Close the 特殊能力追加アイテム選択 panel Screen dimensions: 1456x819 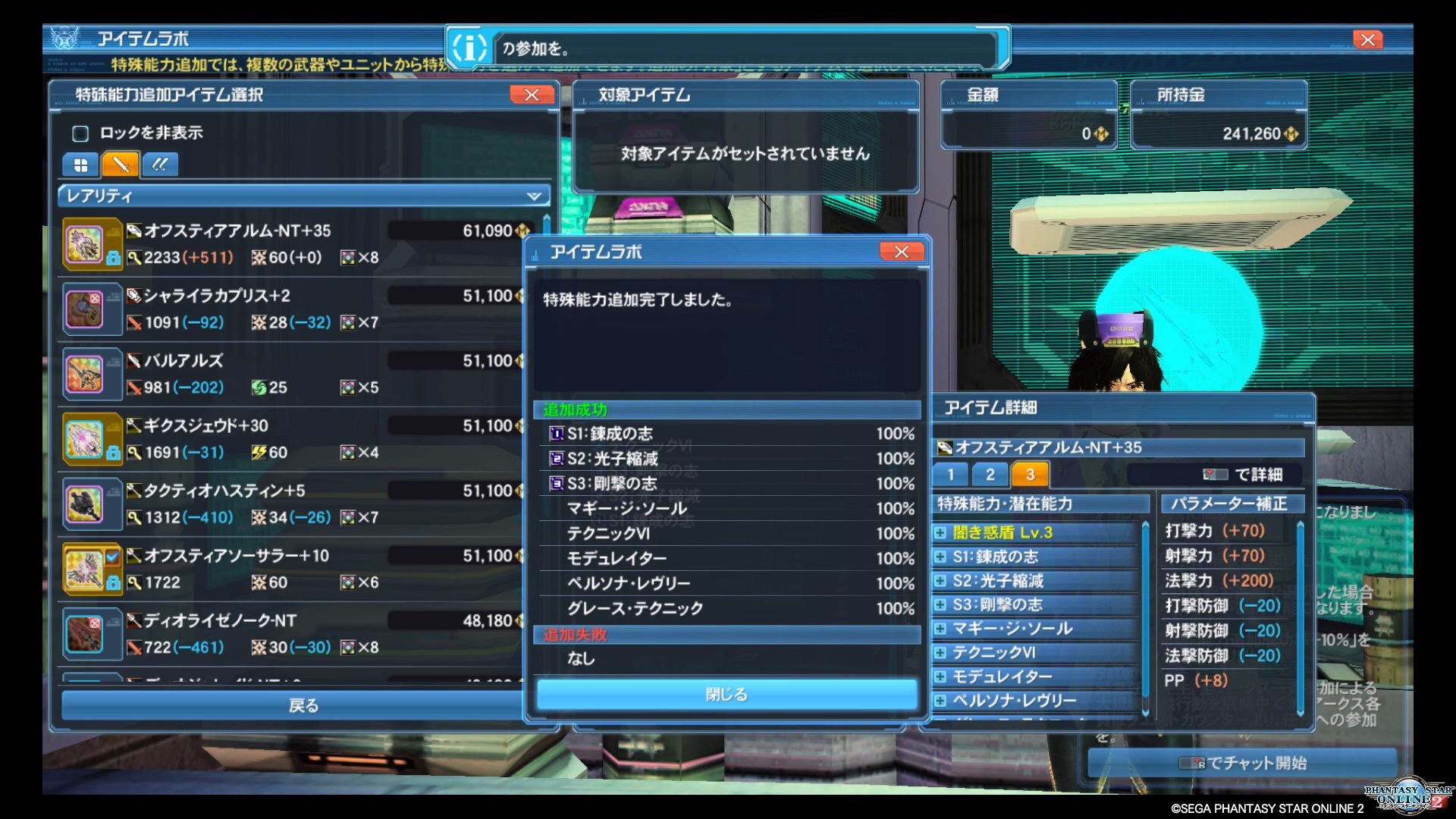point(532,95)
